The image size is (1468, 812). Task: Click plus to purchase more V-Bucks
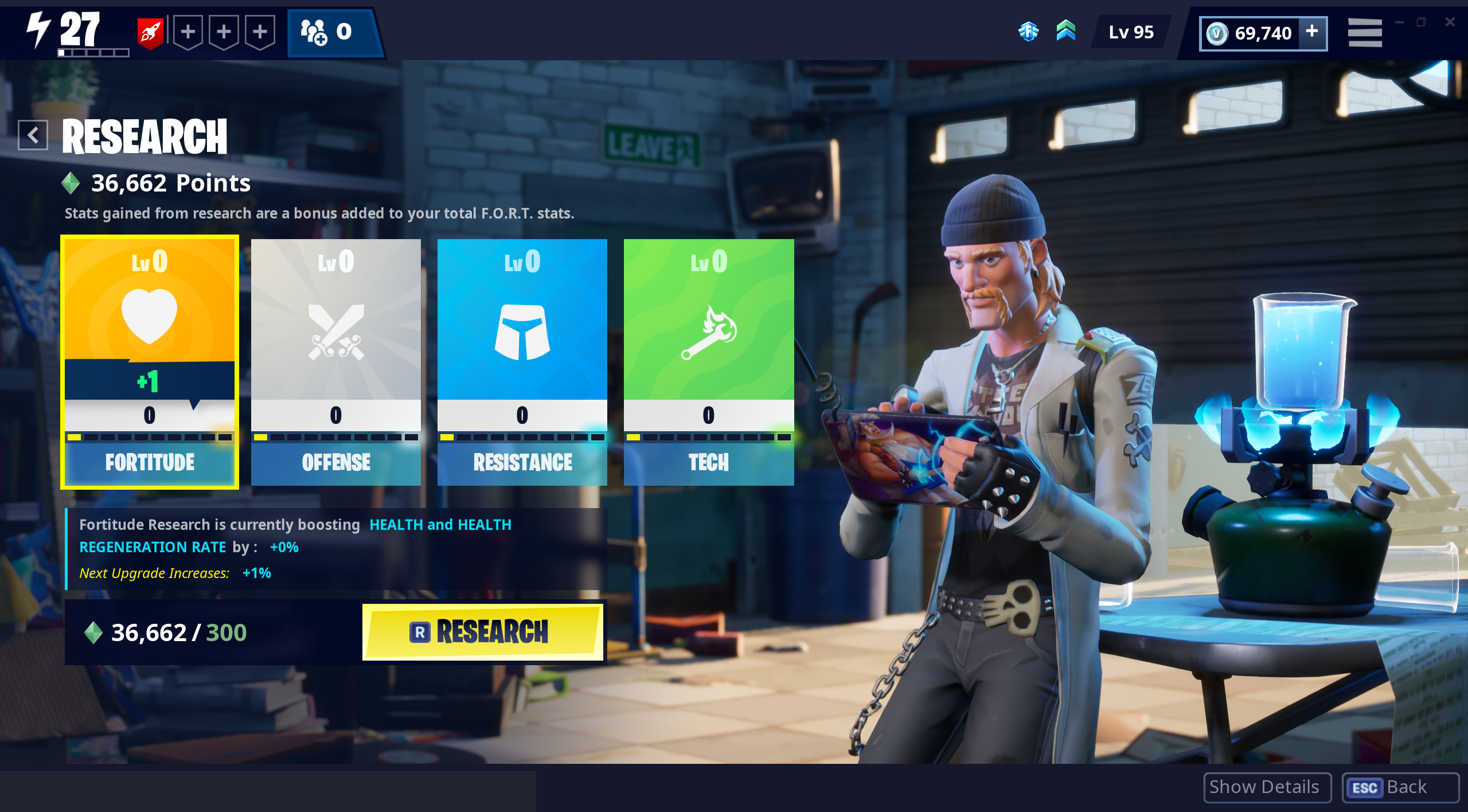[x=1311, y=33]
